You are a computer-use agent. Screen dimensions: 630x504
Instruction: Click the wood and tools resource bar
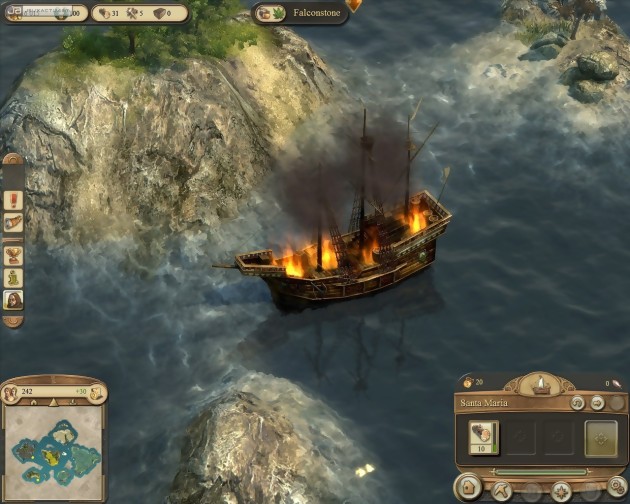[141, 13]
